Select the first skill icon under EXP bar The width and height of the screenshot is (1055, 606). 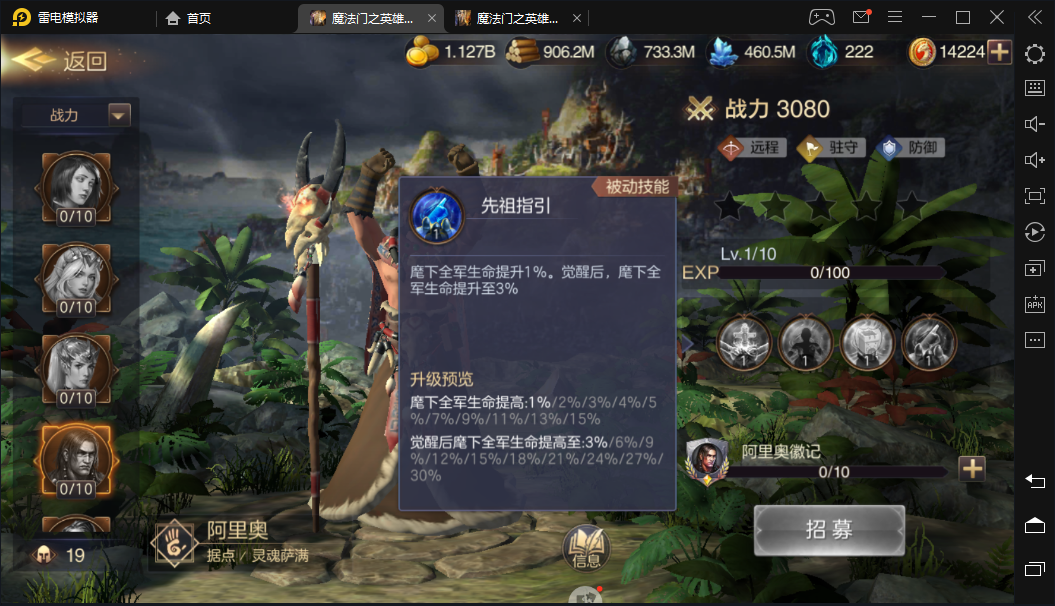pos(744,343)
